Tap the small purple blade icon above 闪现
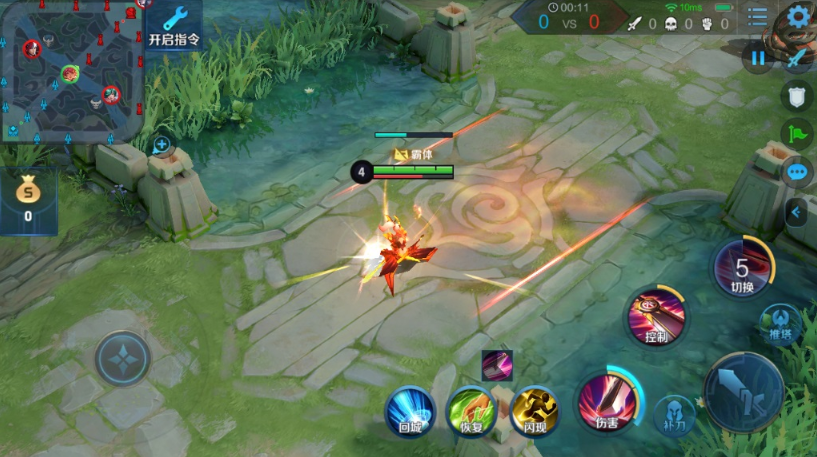Image resolution: width=817 pixels, height=457 pixels. click(x=497, y=365)
